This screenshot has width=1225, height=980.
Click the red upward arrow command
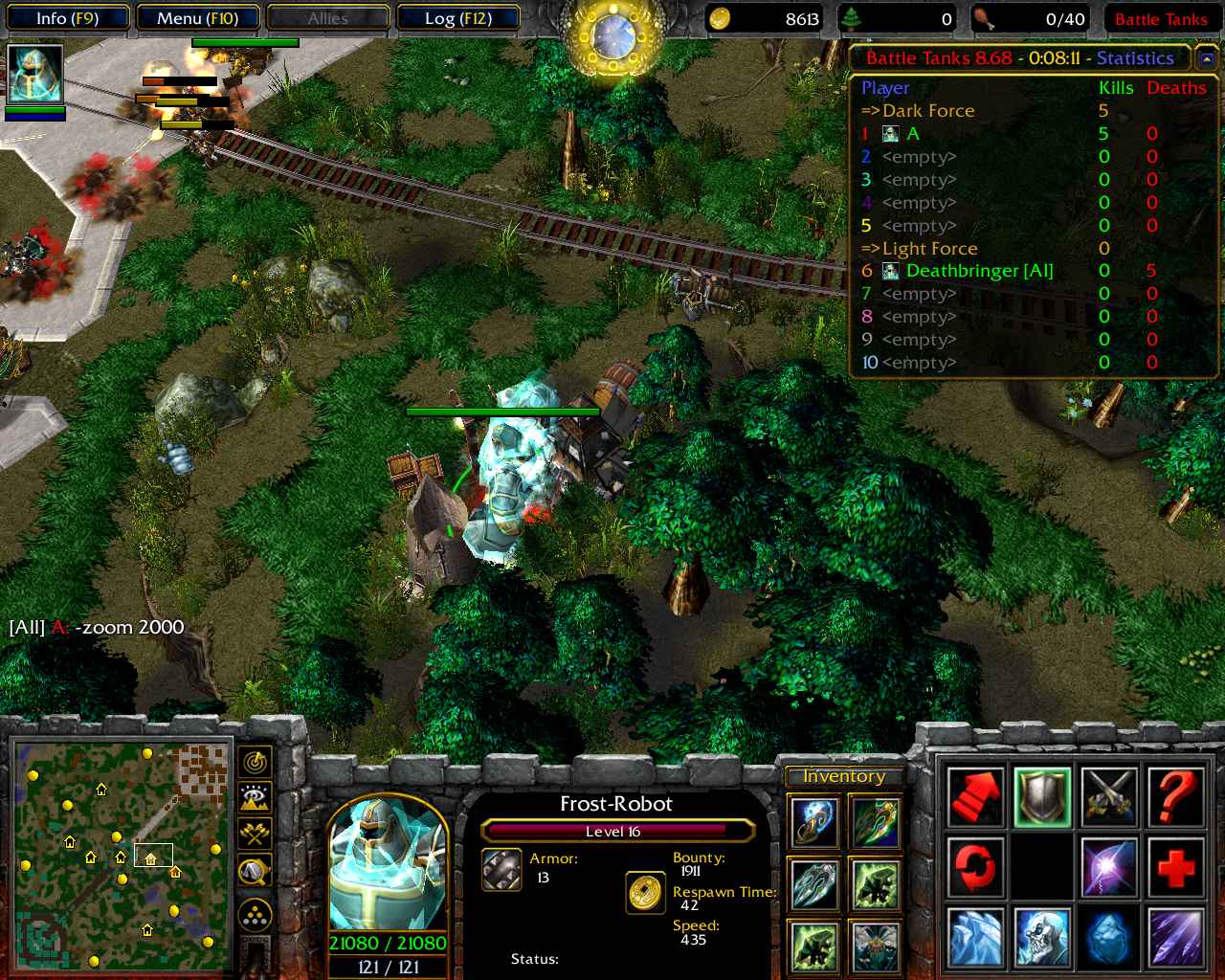tap(976, 797)
